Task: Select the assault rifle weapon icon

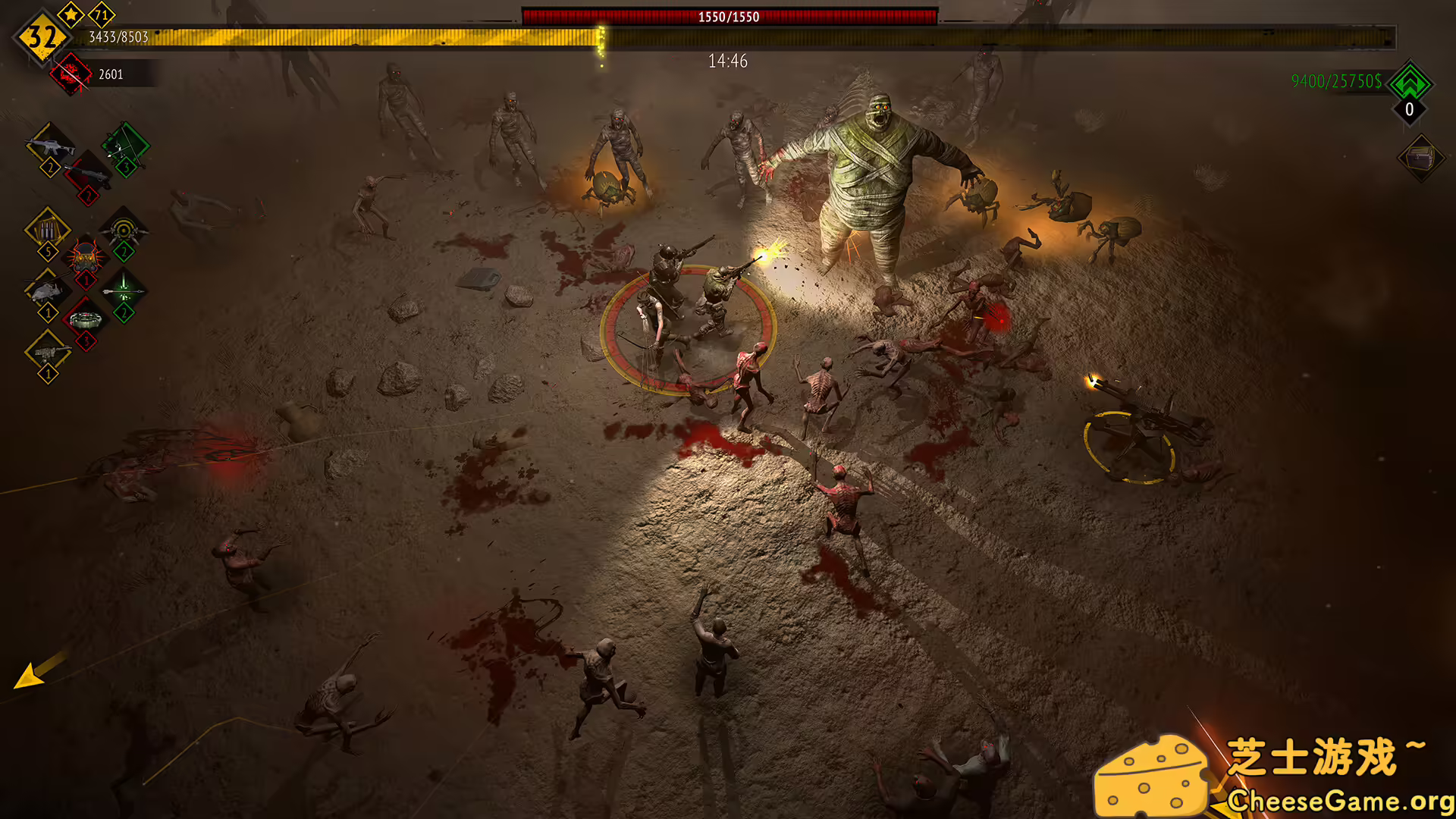Action: click(51, 145)
